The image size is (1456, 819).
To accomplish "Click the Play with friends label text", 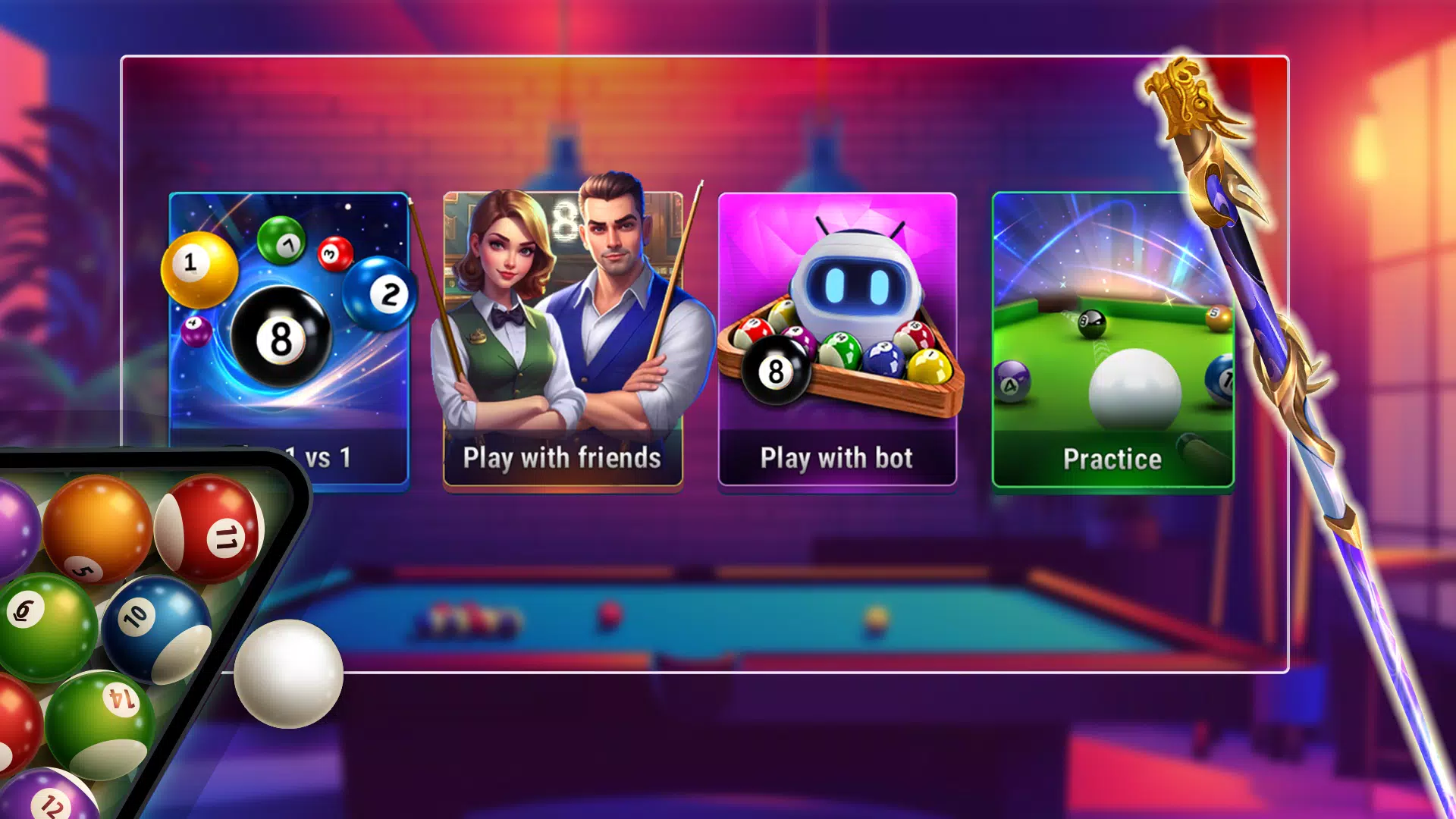I will click(560, 457).
